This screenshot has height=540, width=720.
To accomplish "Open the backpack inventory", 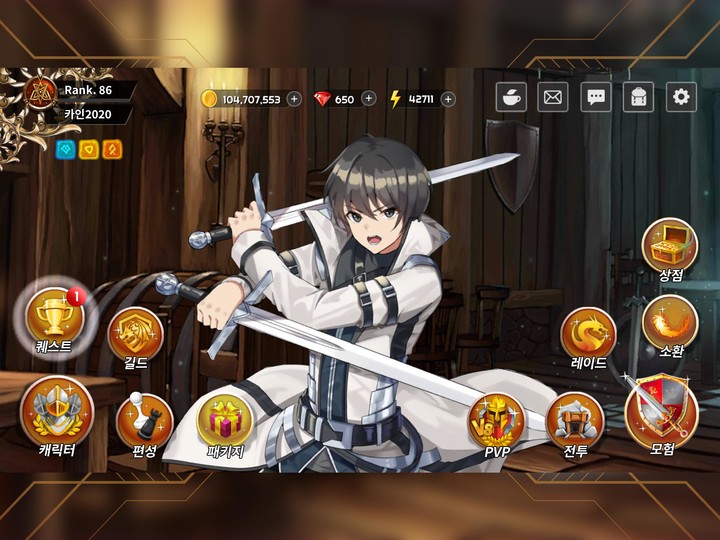I will tap(638, 97).
